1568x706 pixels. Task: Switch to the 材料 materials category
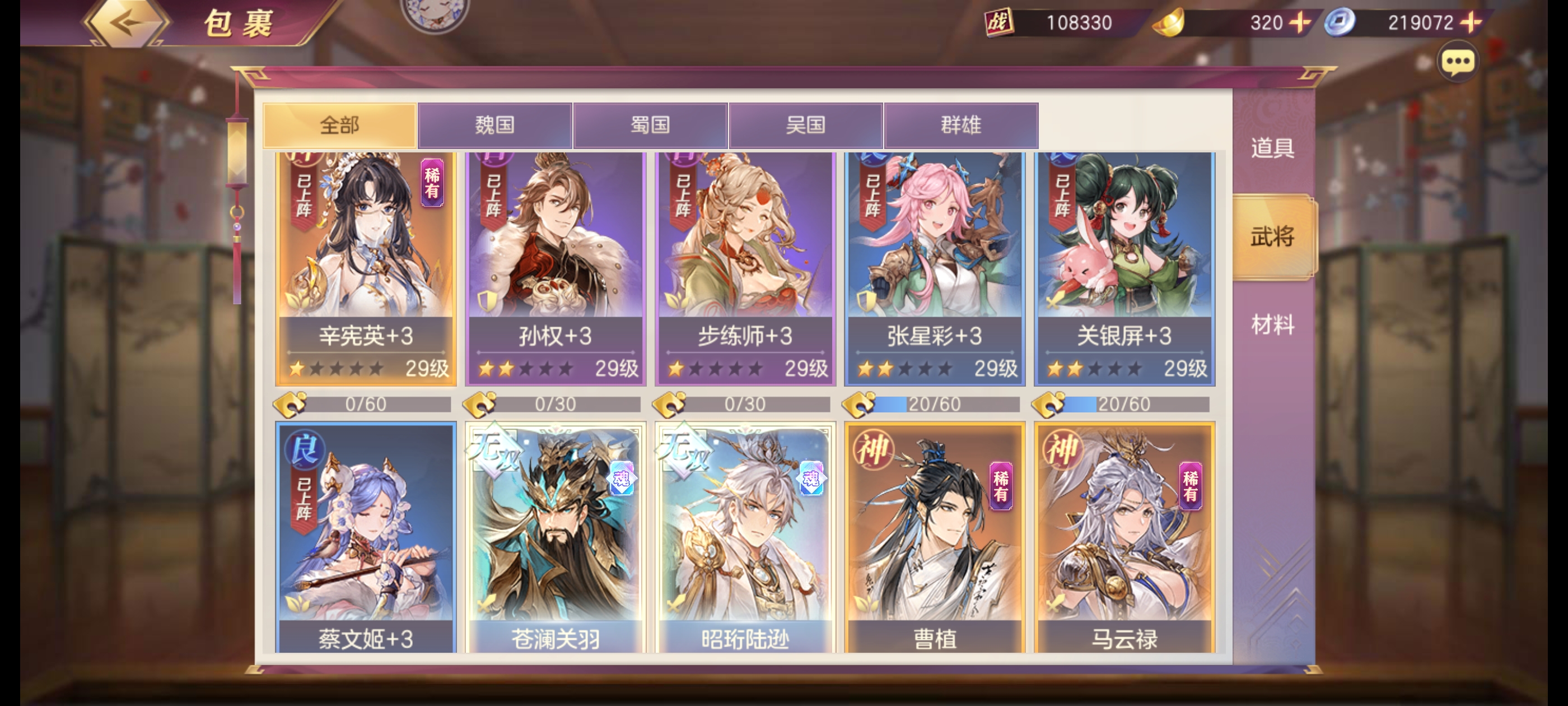(1272, 324)
